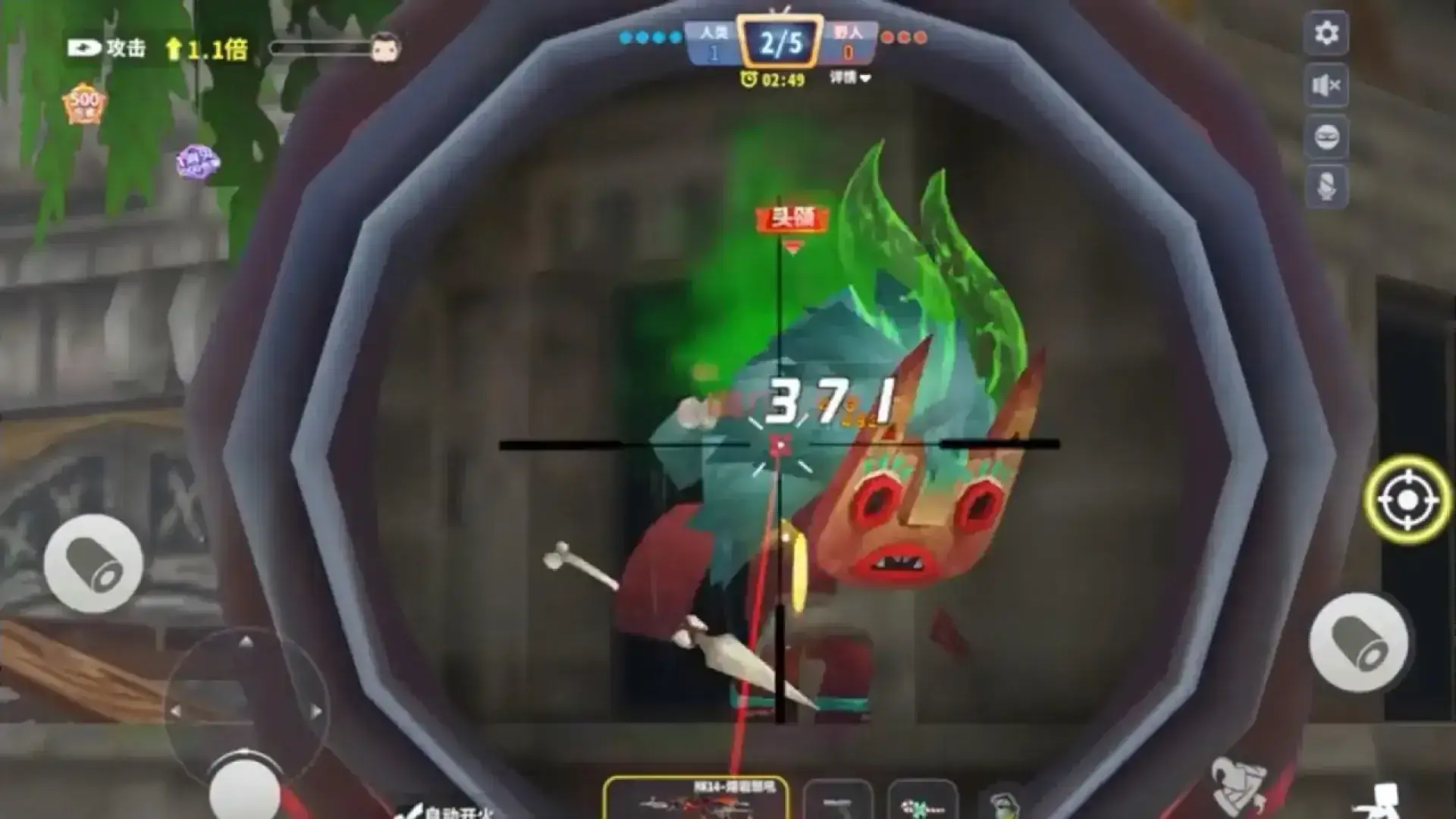Click the purple crystal badge icon
This screenshot has height=819, width=1456.
(197, 162)
